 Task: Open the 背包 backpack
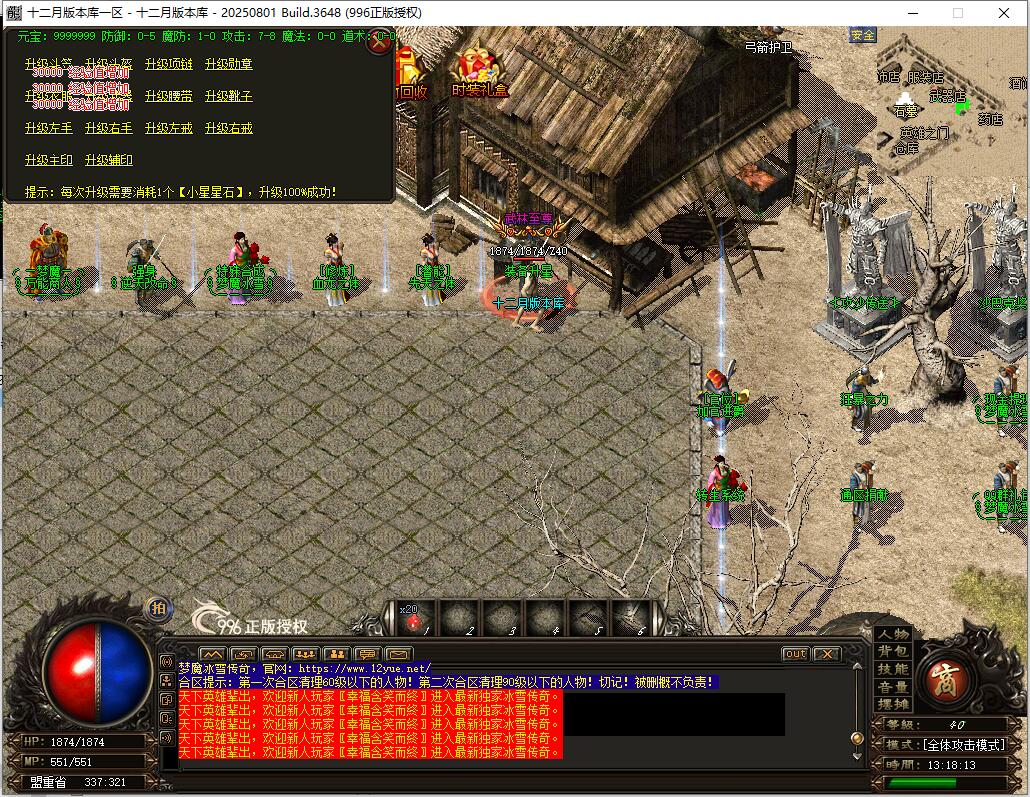click(x=893, y=652)
